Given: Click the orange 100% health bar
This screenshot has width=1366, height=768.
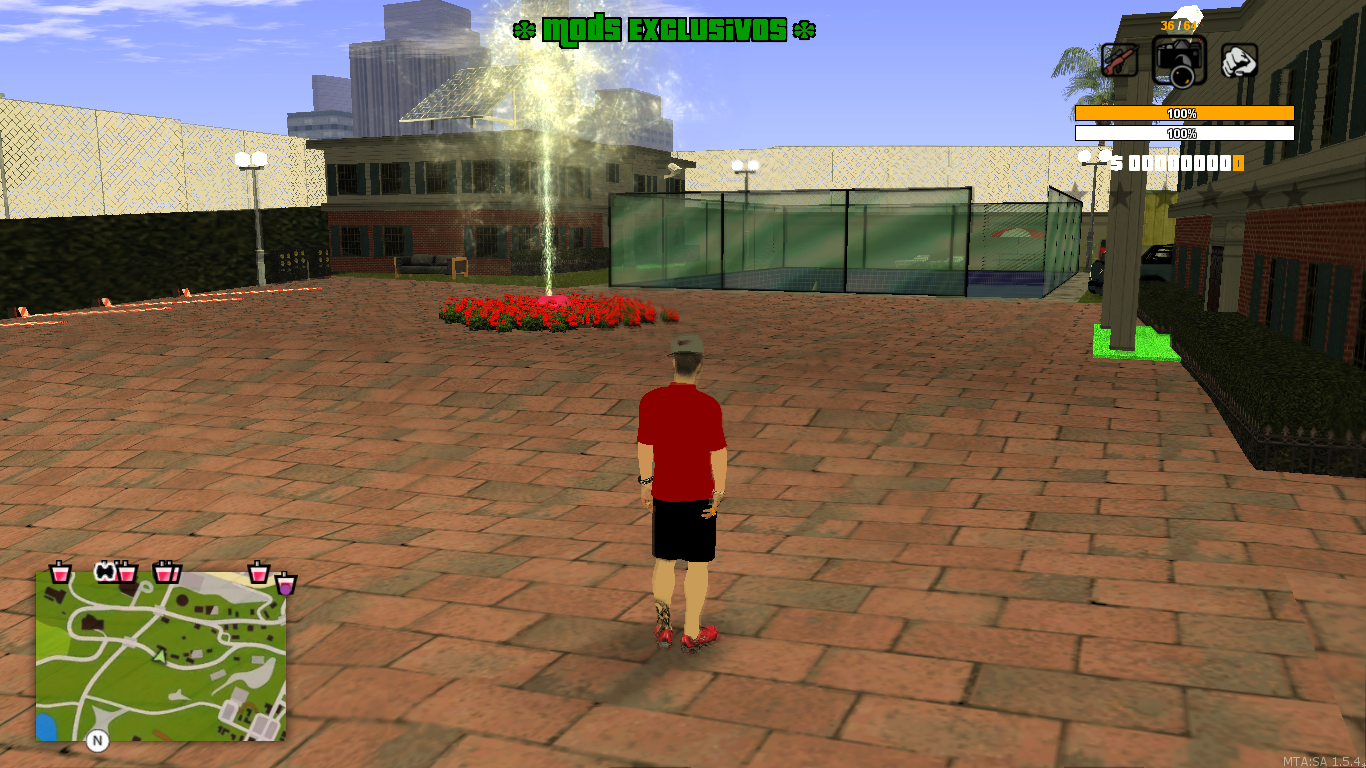Looking at the screenshot, I should pyautogui.click(x=1183, y=113).
